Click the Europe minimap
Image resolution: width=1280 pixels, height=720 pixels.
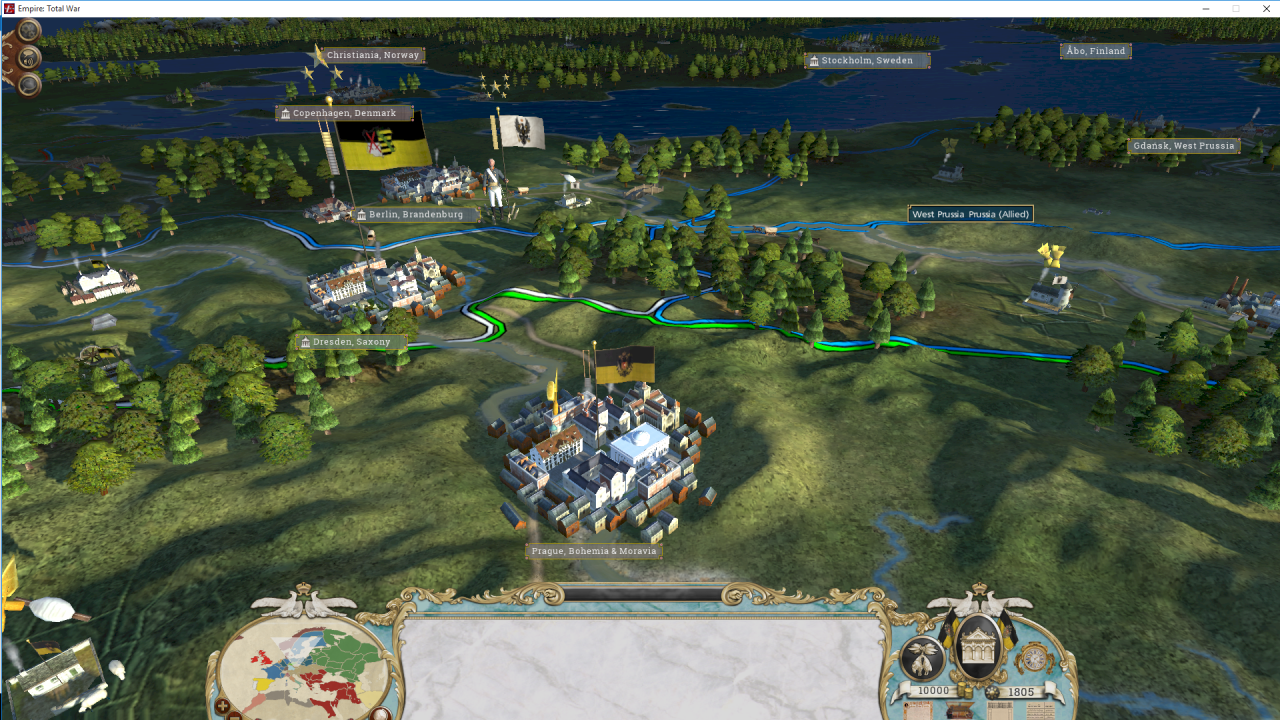click(x=304, y=665)
